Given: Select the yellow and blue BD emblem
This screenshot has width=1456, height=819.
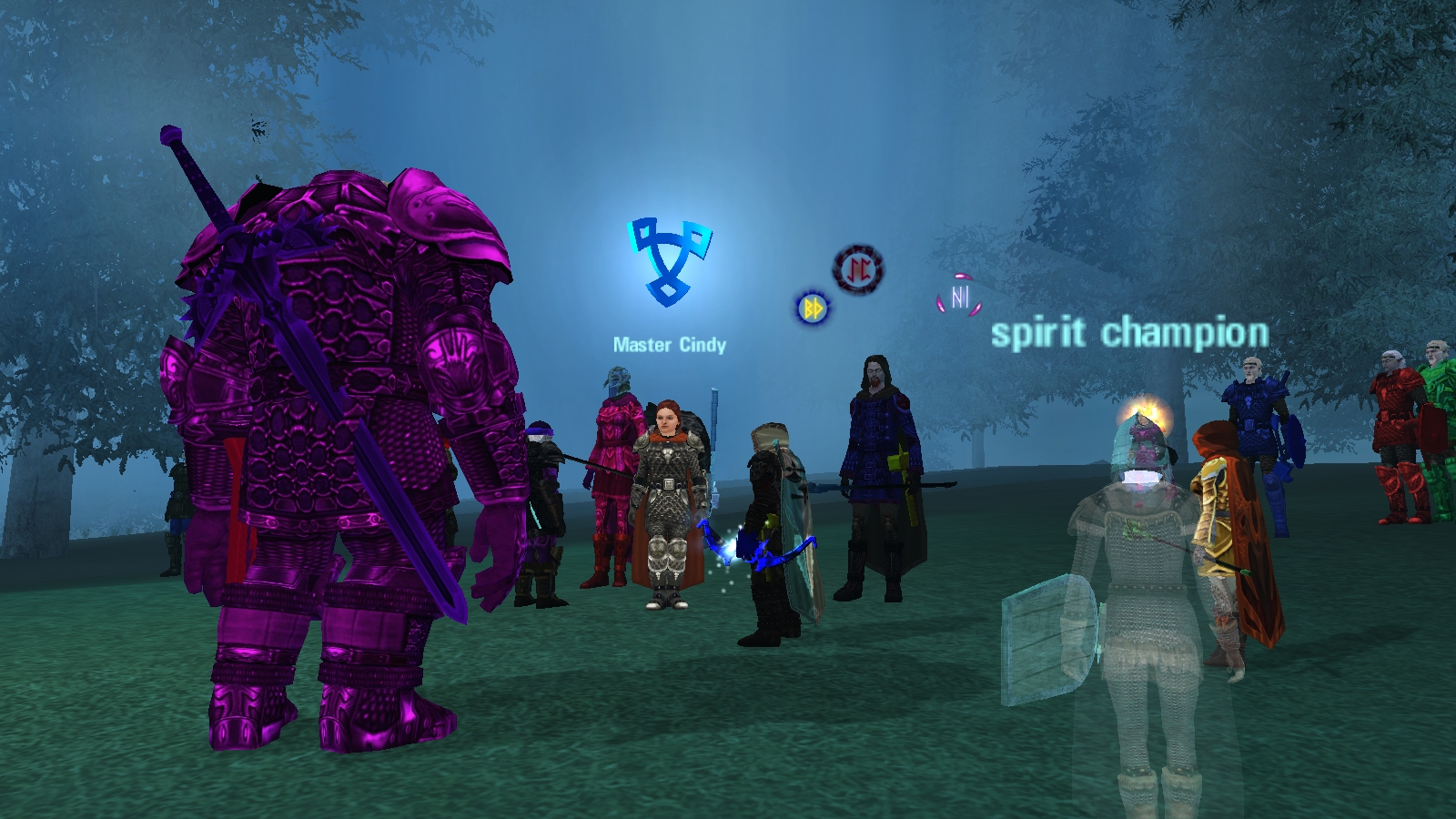Looking at the screenshot, I should pyautogui.click(x=812, y=308).
